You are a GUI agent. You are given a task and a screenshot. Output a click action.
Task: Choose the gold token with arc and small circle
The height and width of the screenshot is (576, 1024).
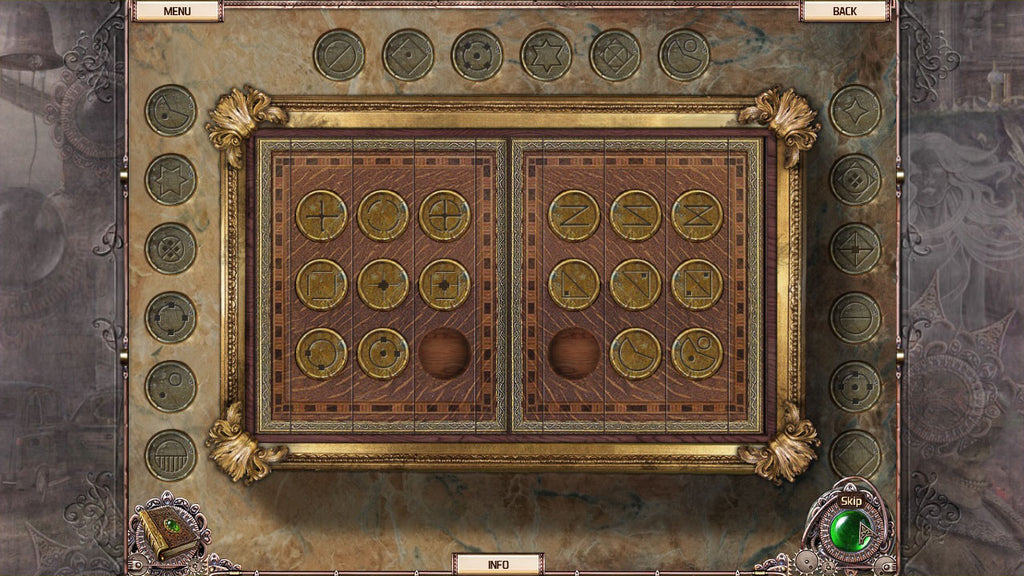click(x=697, y=353)
